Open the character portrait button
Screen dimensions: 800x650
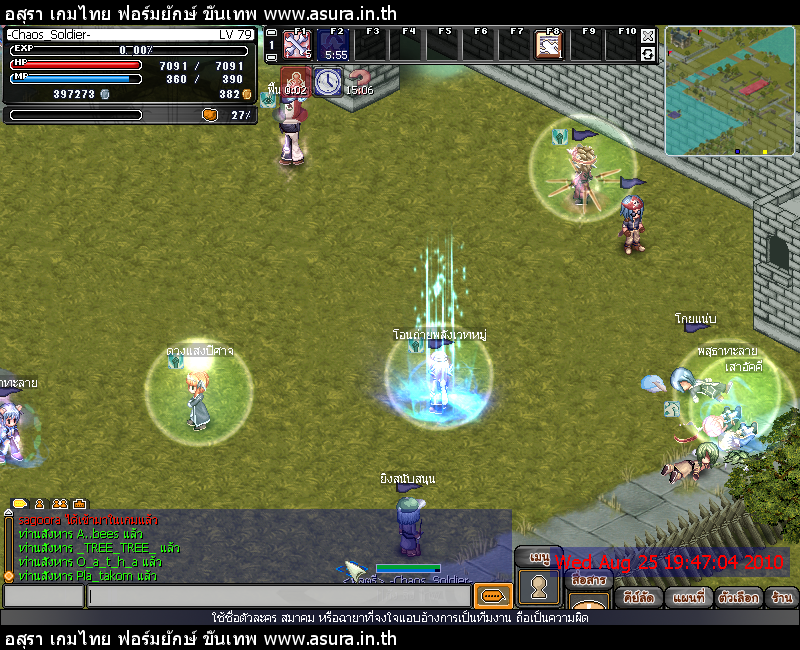click(x=540, y=588)
